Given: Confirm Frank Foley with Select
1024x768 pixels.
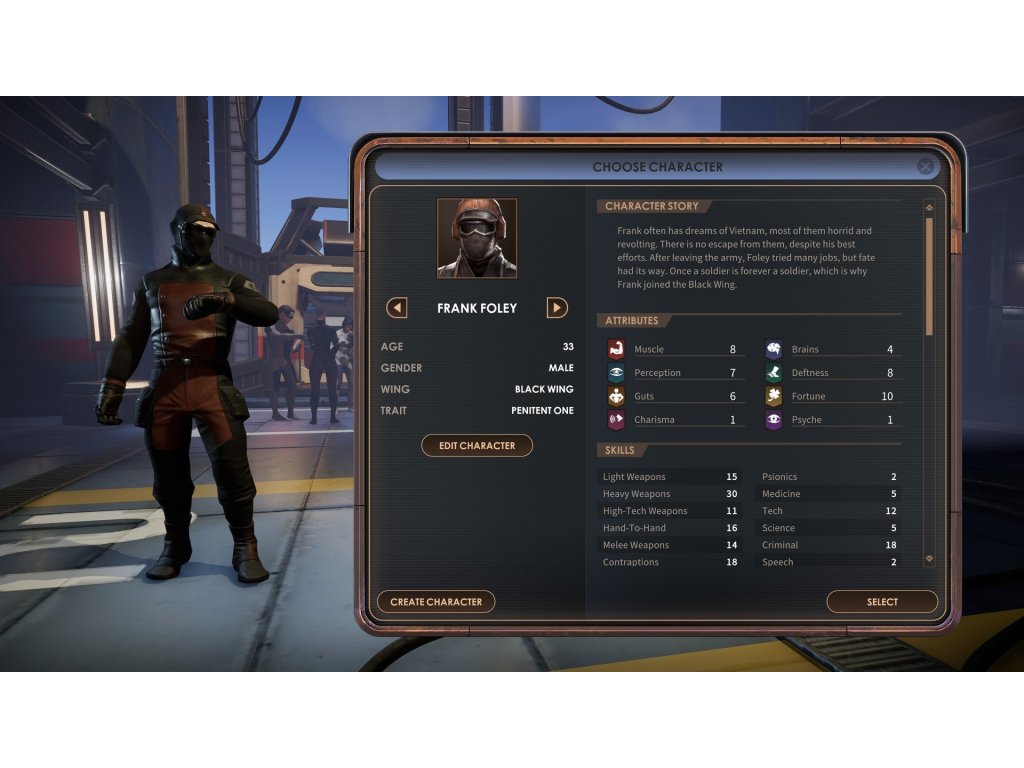Looking at the screenshot, I should [x=882, y=602].
